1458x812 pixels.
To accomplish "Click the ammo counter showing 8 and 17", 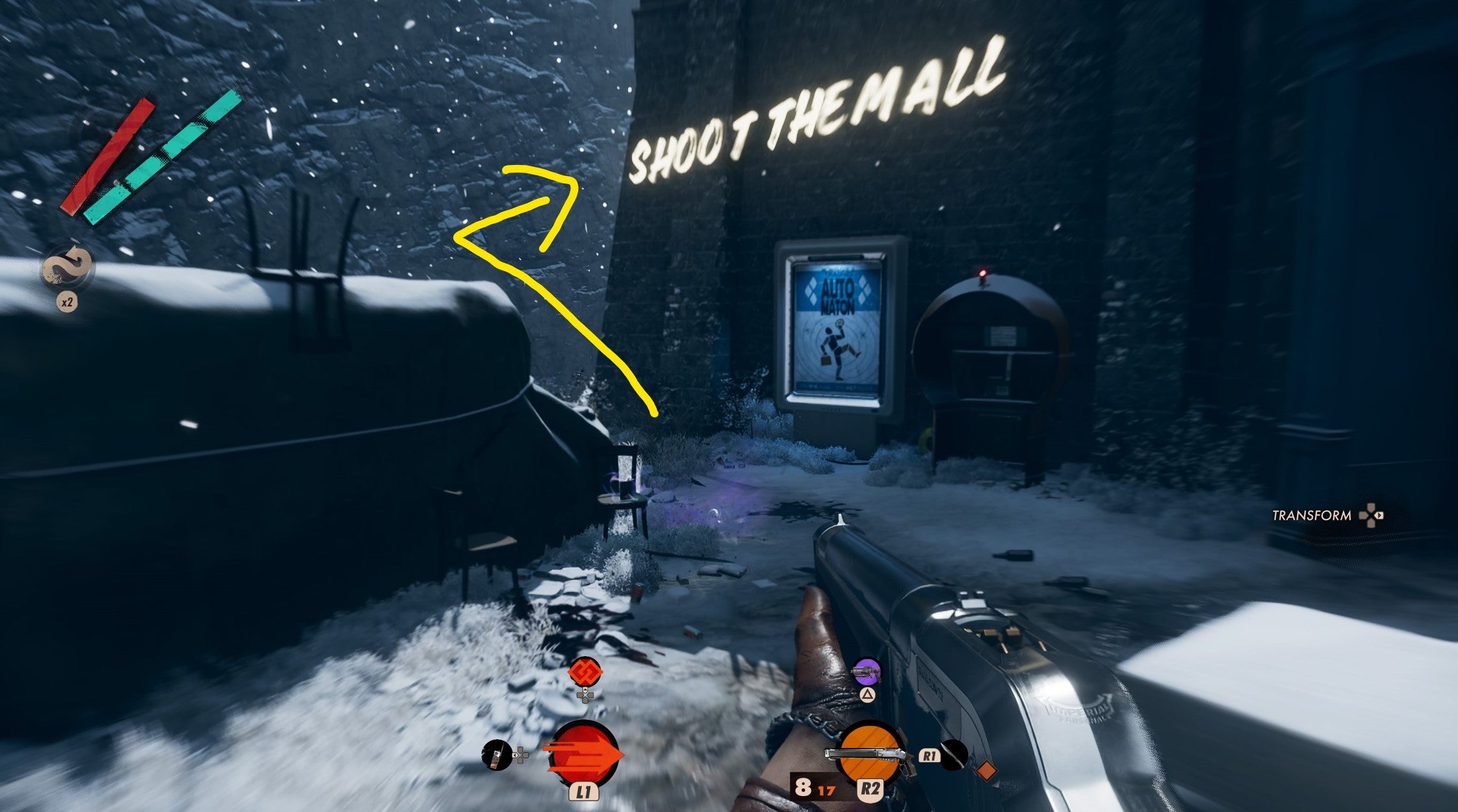I will coord(814,788).
